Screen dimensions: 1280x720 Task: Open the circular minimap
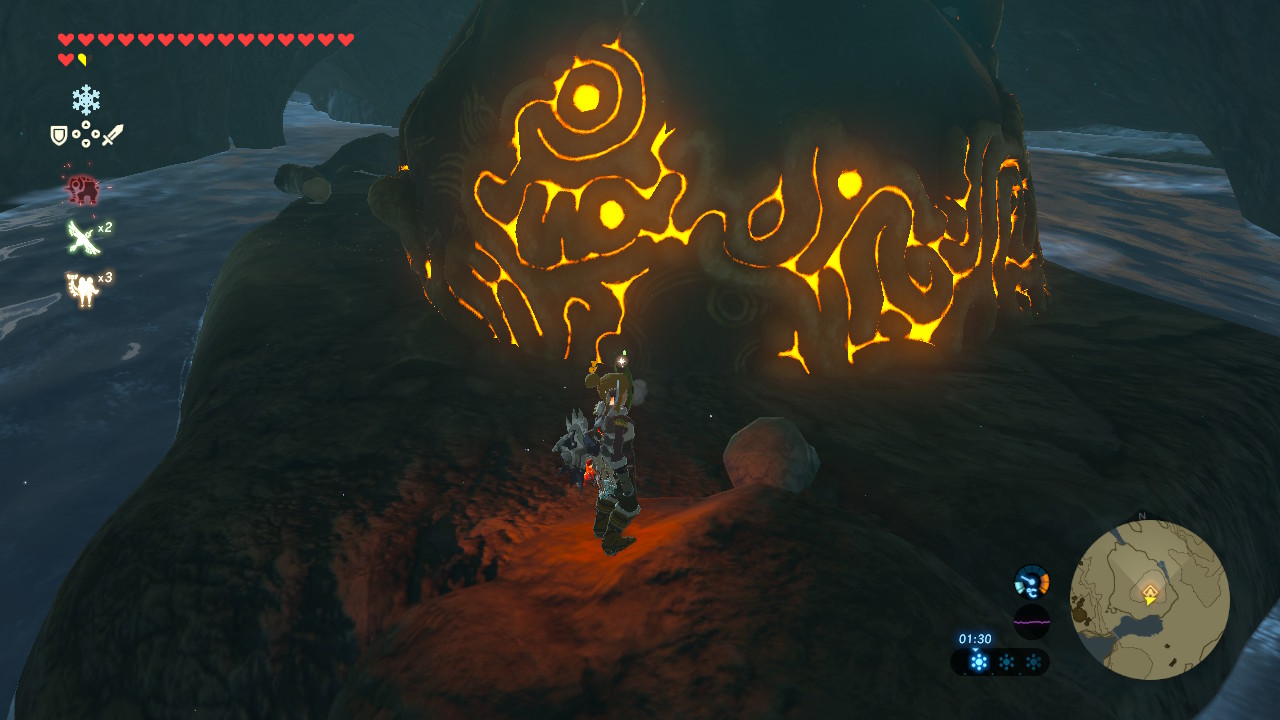tap(1149, 599)
